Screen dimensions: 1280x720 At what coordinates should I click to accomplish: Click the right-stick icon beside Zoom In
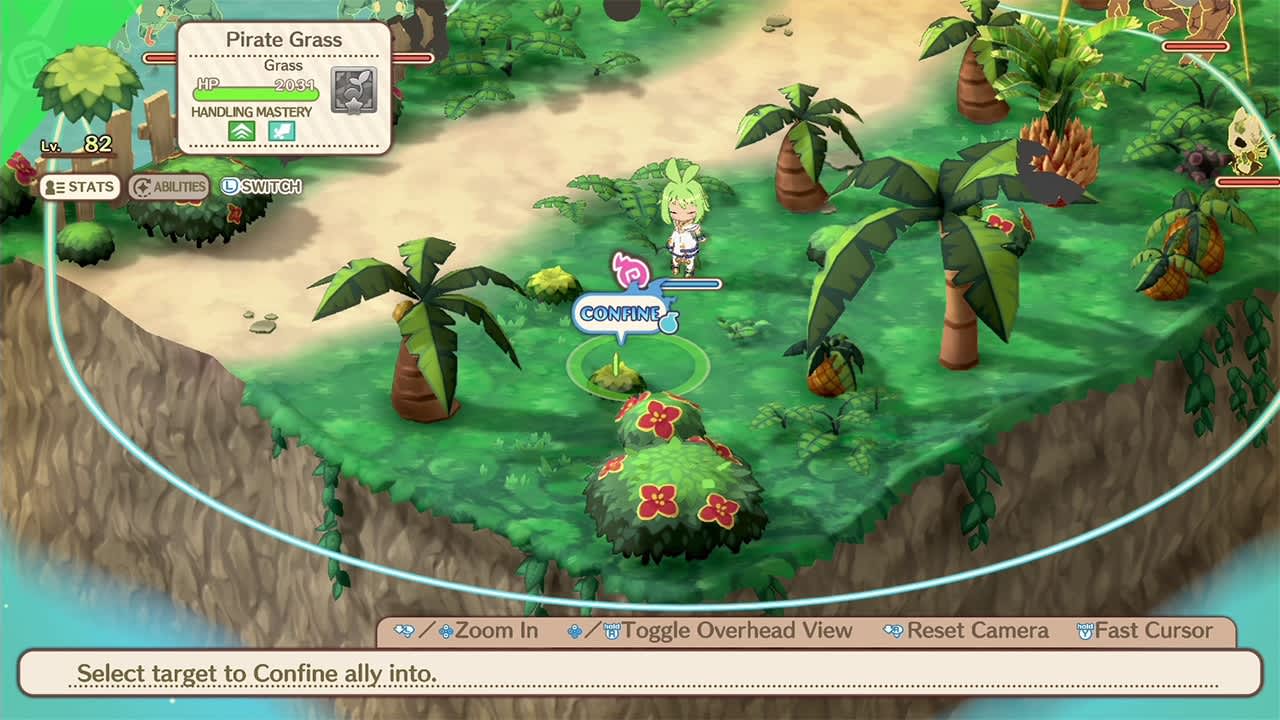403,631
